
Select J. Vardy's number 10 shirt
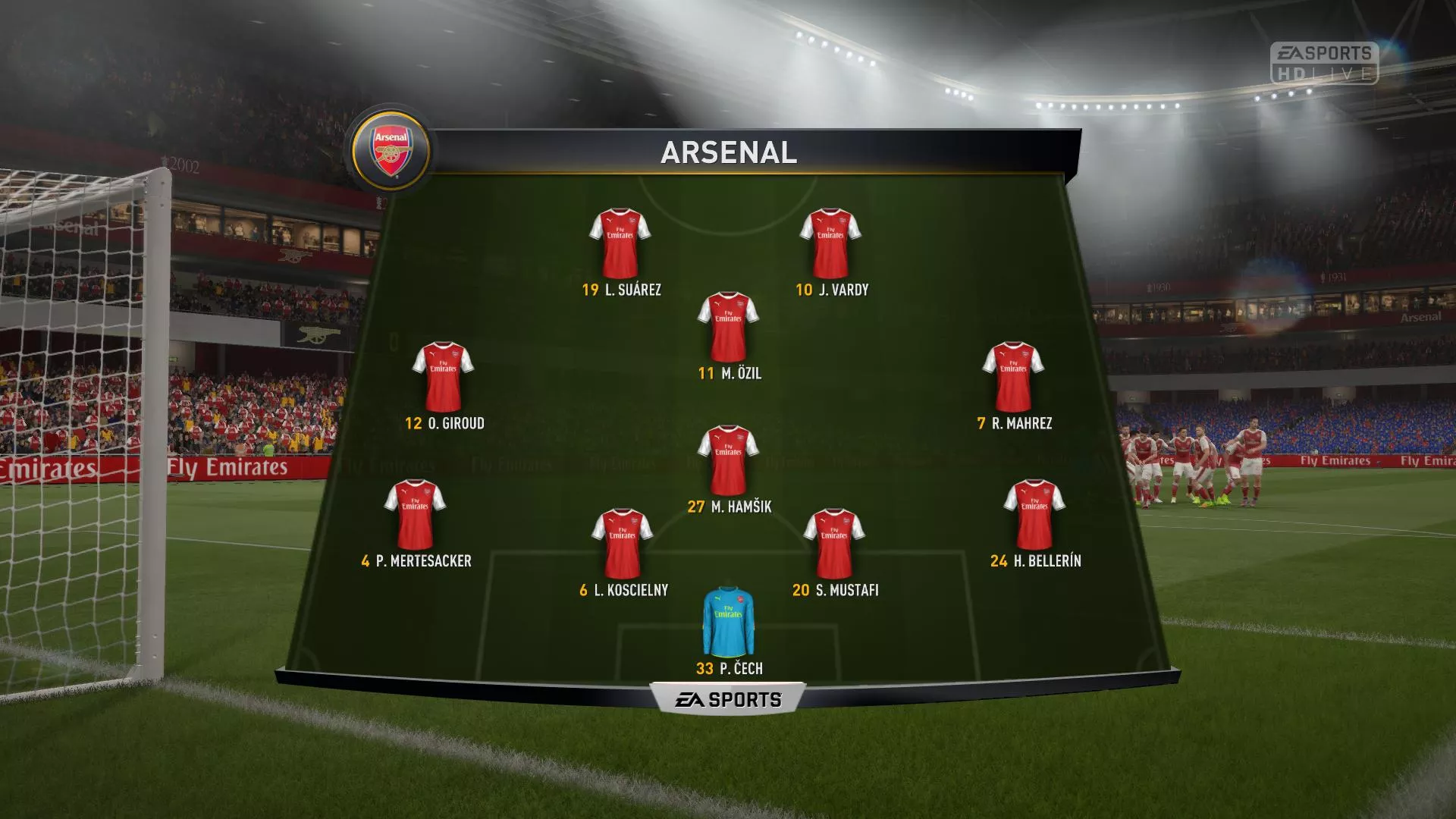click(x=830, y=244)
